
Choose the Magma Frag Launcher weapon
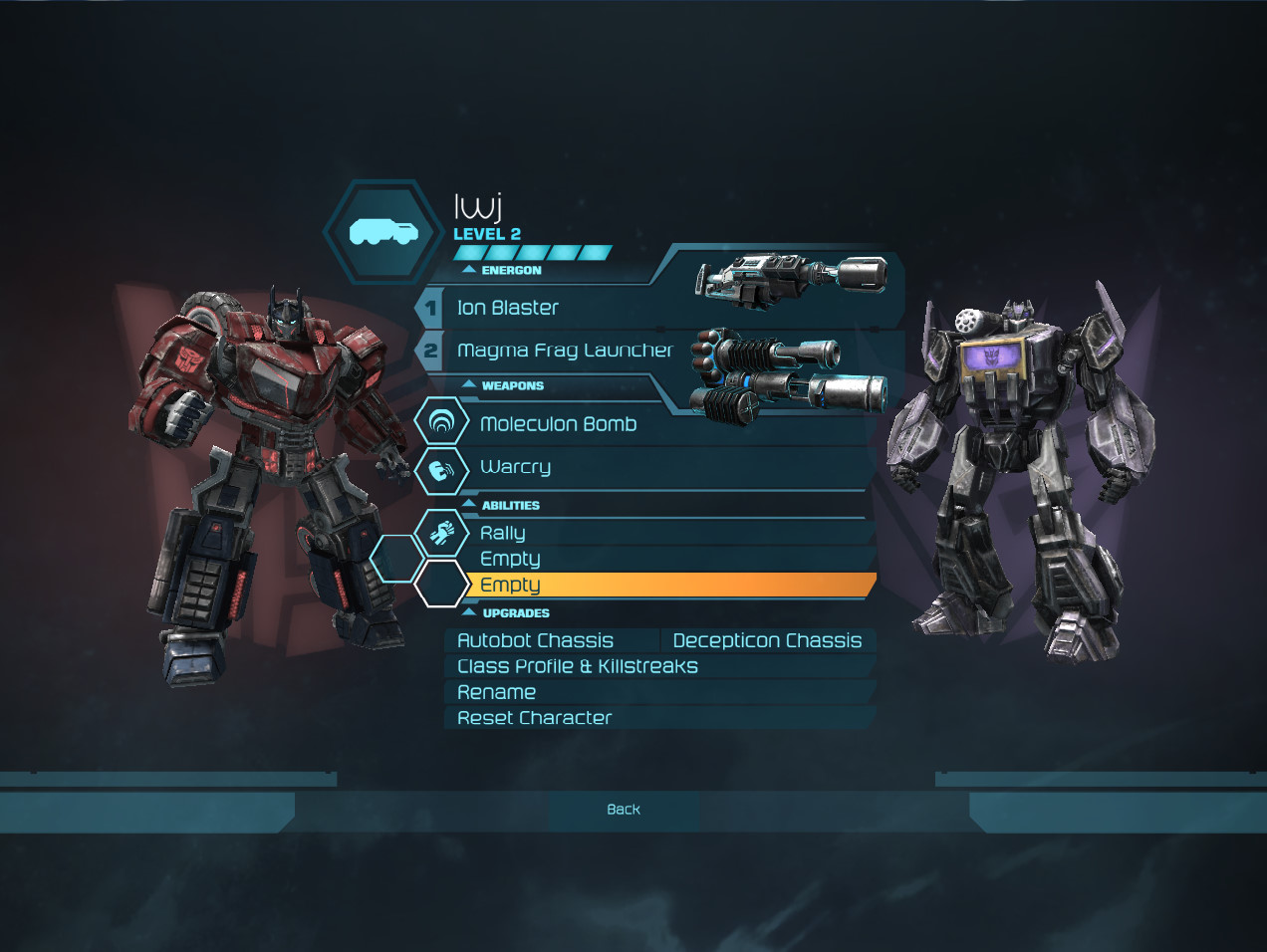565,351
